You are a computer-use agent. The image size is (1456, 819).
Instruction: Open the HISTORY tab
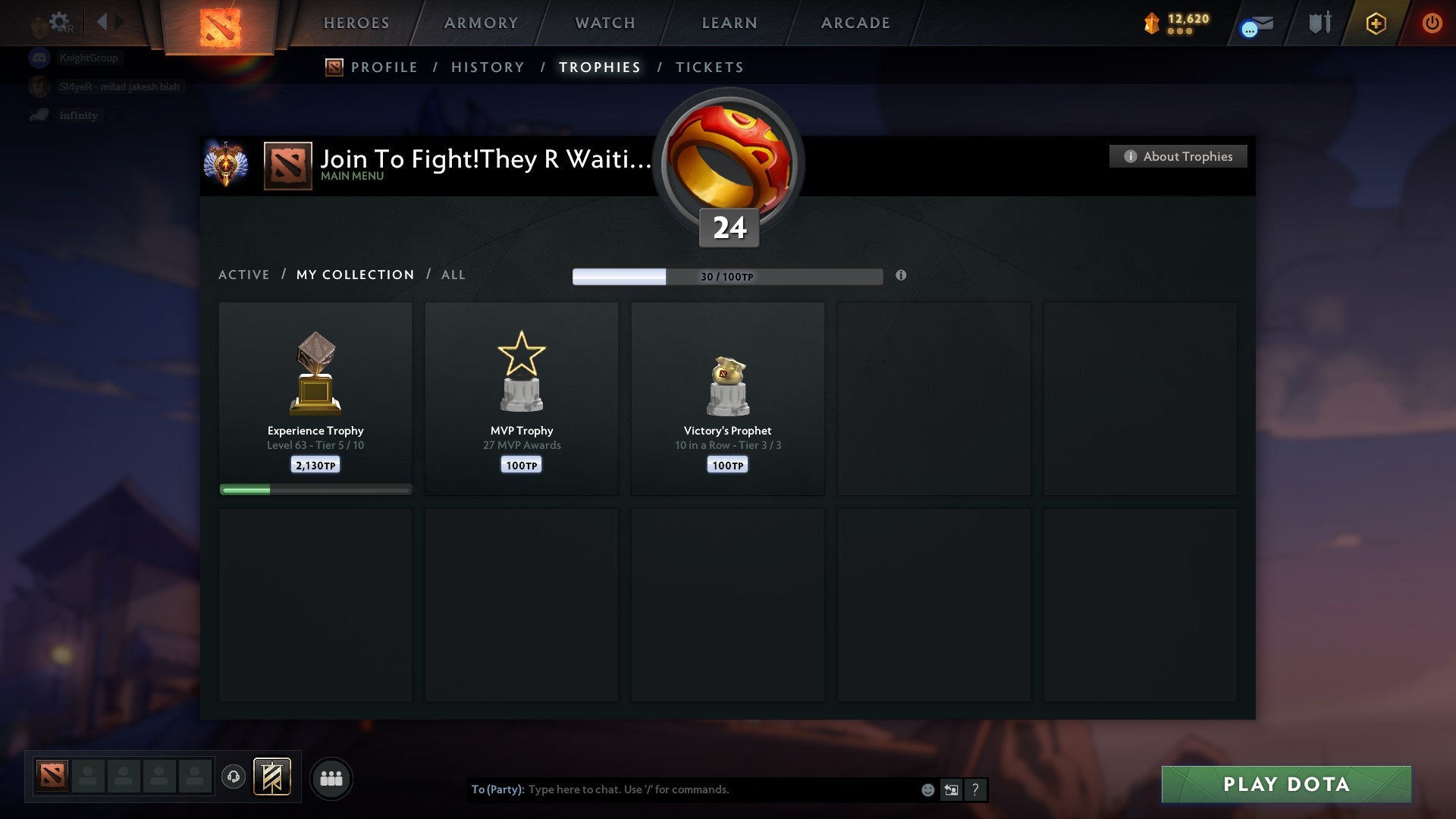487,67
